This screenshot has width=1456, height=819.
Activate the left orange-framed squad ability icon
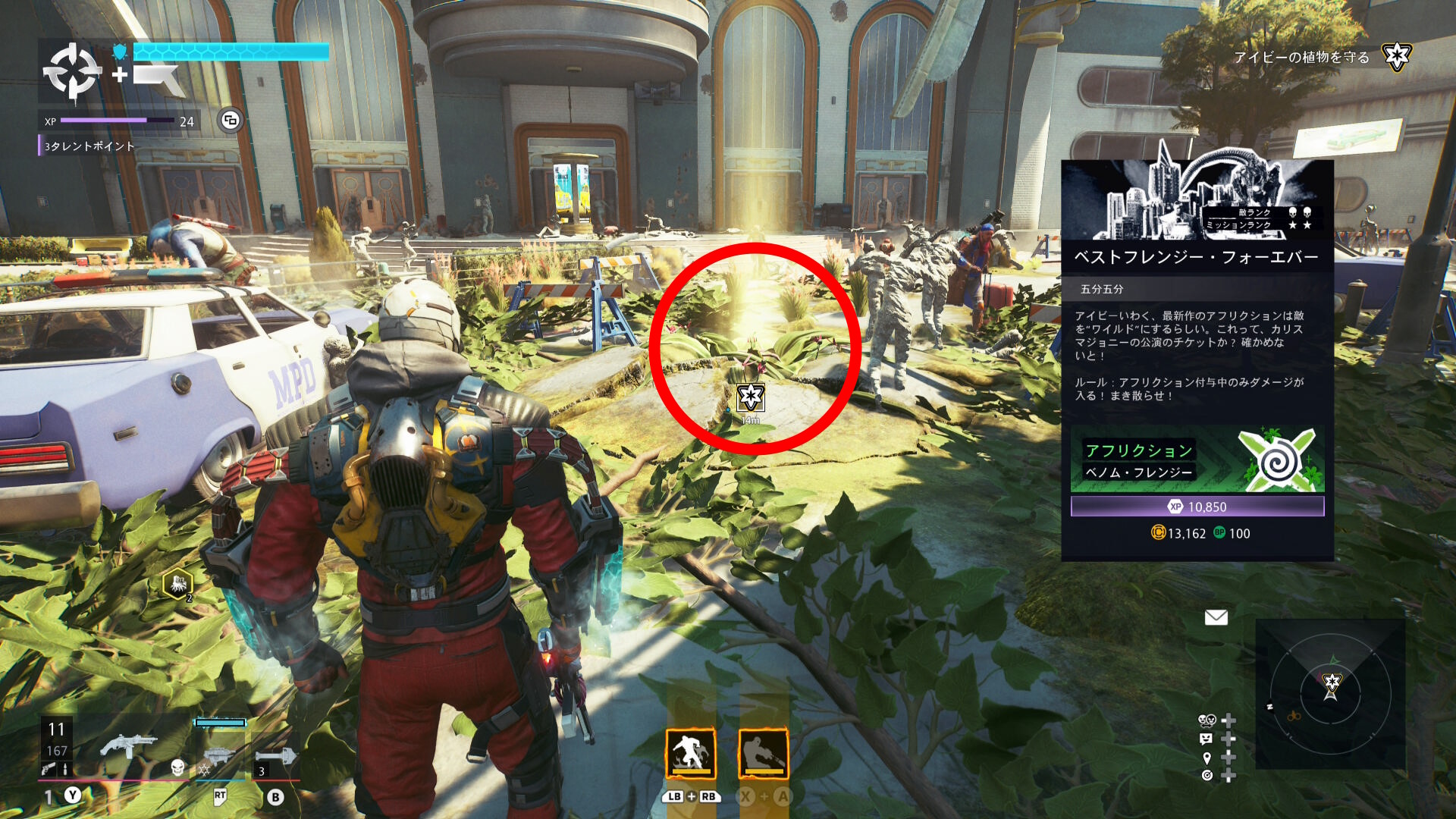tap(690, 754)
